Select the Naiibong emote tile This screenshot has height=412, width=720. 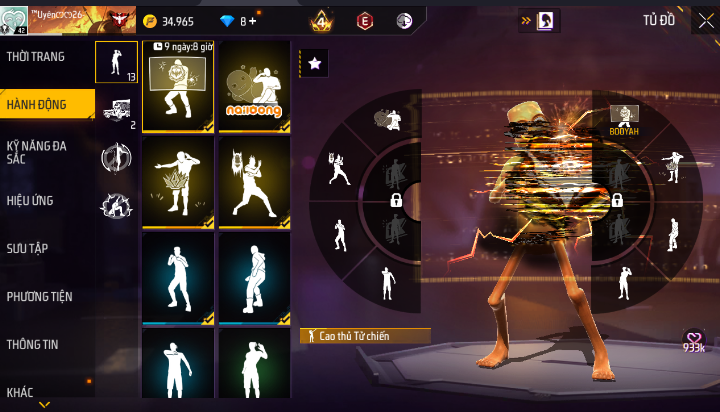pyautogui.click(x=254, y=87)
